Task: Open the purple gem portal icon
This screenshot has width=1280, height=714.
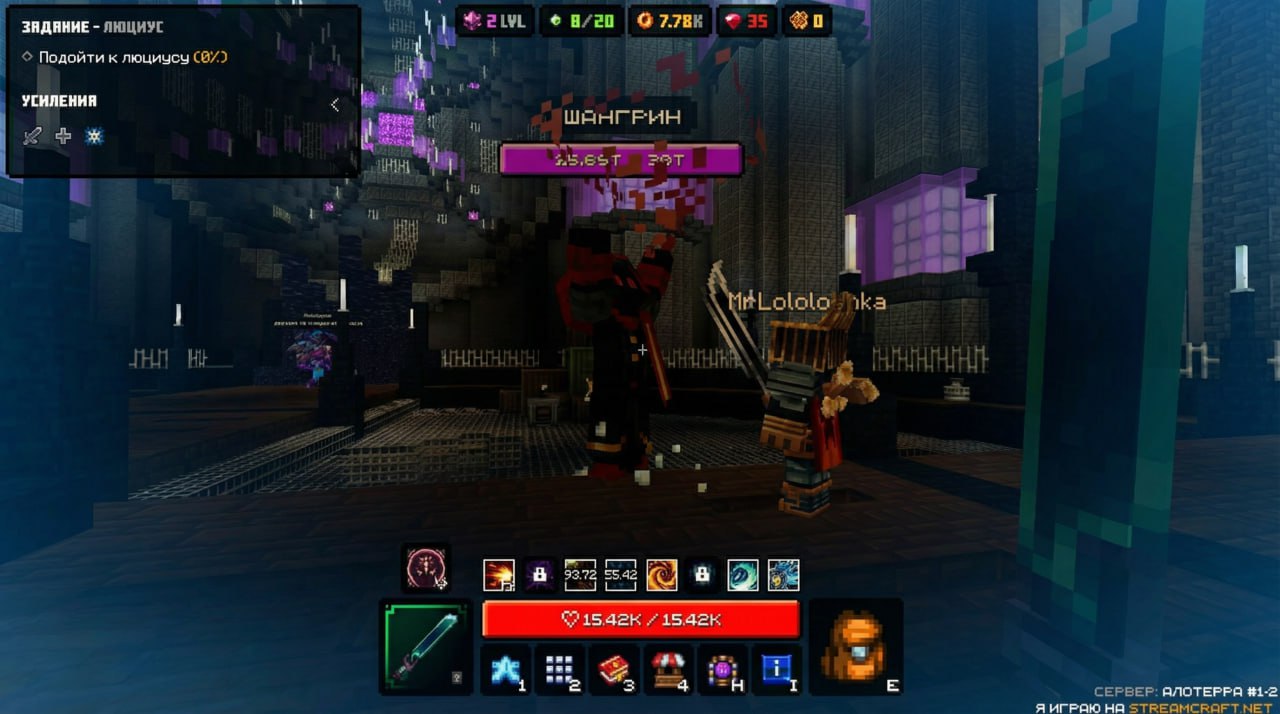Action: [723, 669]
